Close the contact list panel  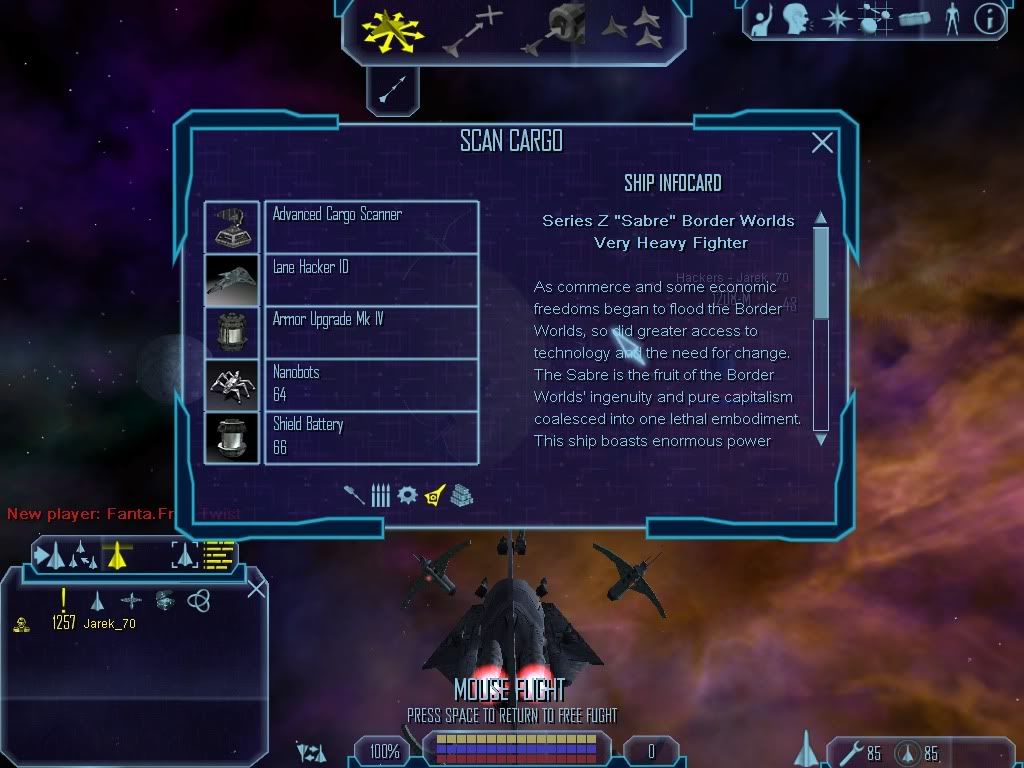256,588
